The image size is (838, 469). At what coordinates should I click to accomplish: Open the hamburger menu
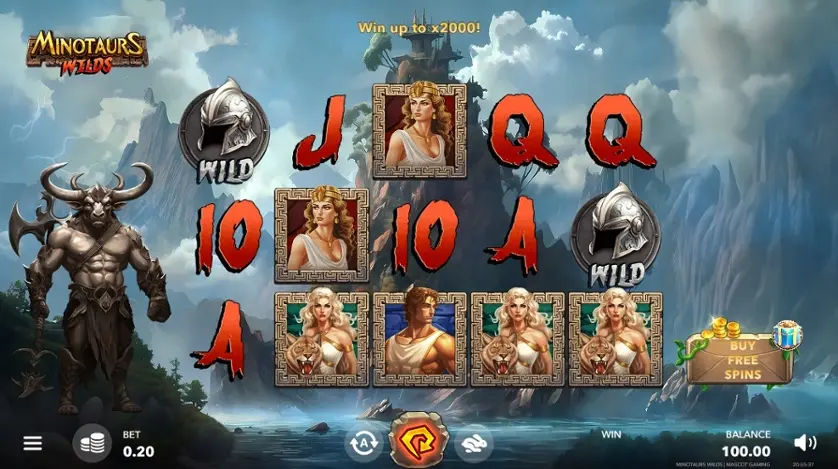[33, 443]
